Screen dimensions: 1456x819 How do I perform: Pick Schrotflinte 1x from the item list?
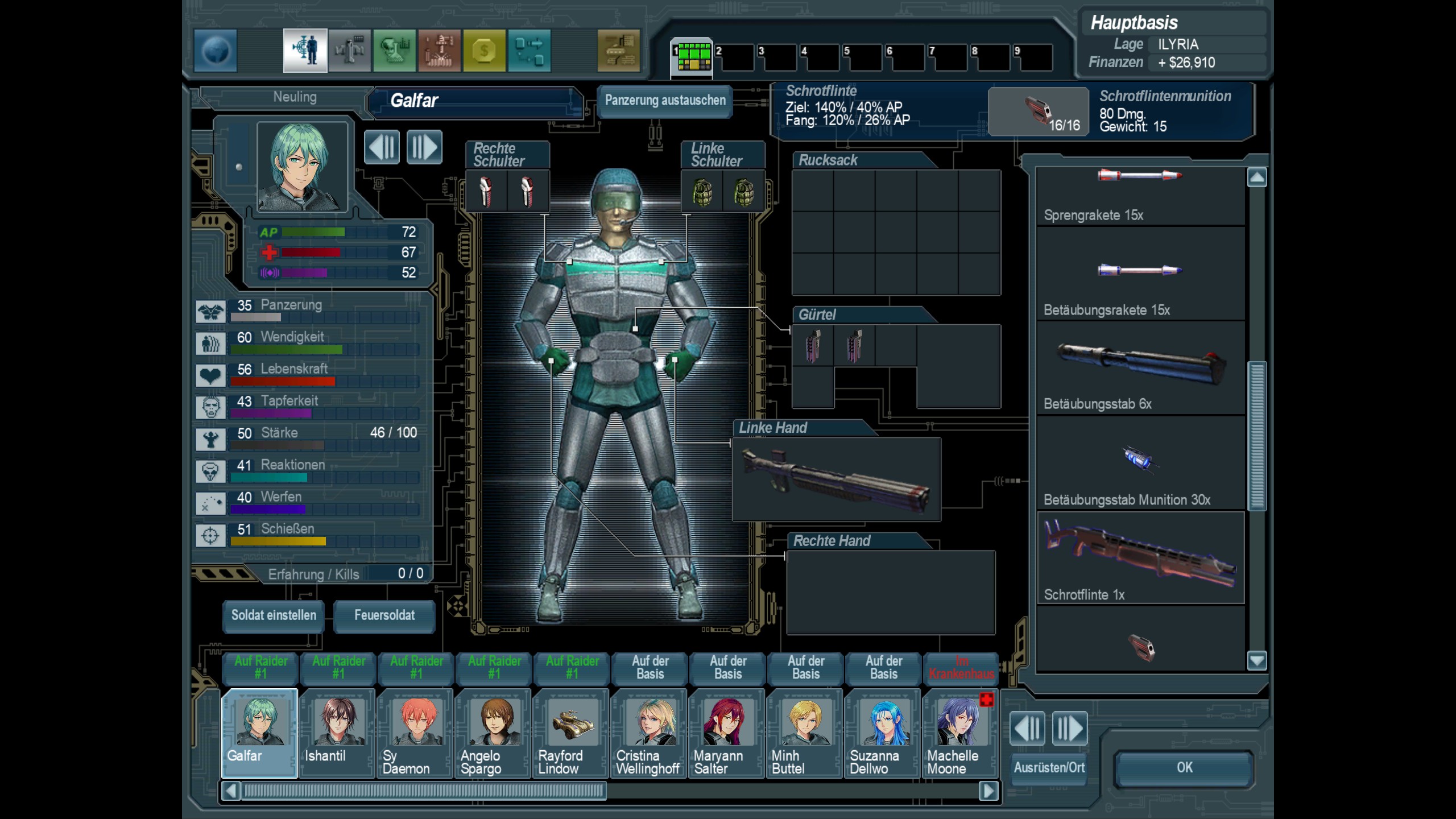1140,559
